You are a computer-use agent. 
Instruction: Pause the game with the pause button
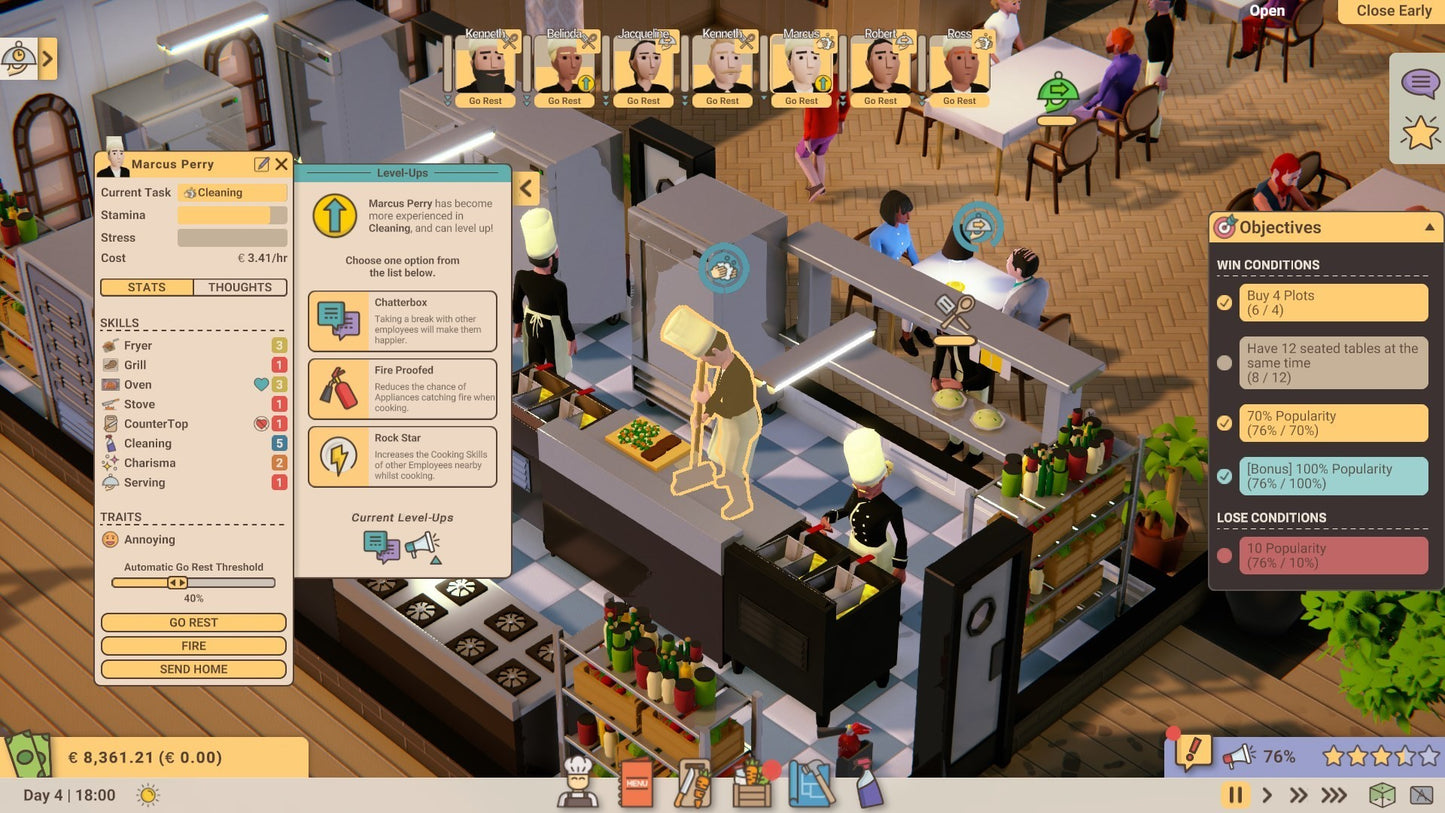1235,795
